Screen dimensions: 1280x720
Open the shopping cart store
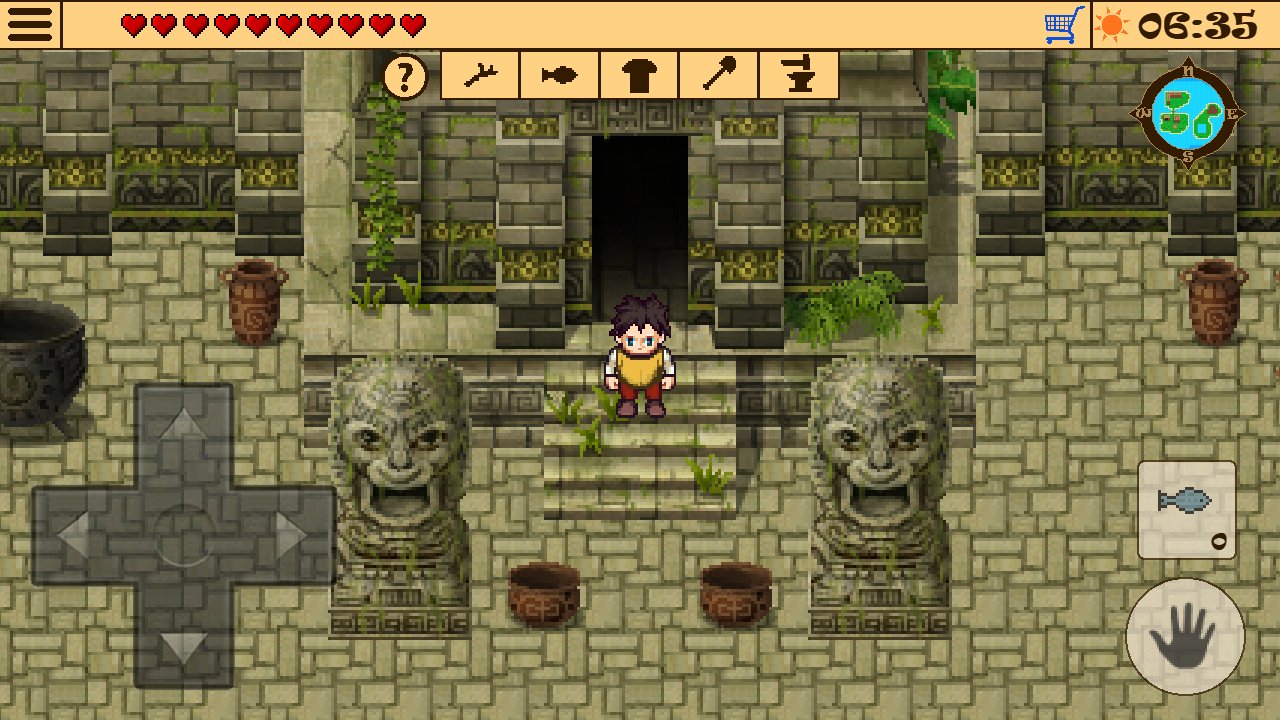[x=1064, y=25]
